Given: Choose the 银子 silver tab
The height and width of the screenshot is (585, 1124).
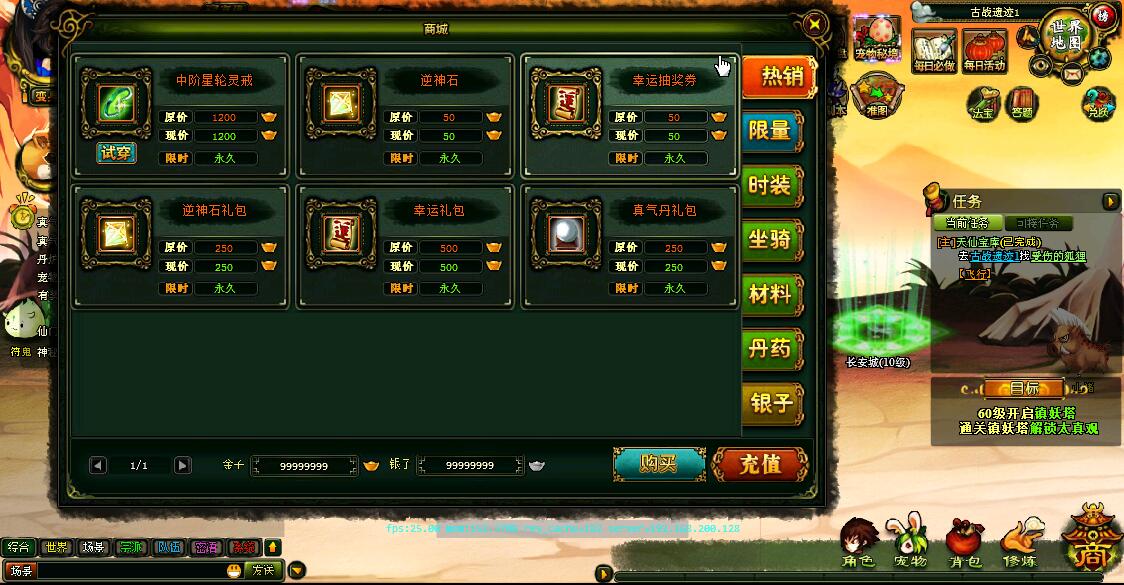Looking at the screenshot, I should point(771,402).
